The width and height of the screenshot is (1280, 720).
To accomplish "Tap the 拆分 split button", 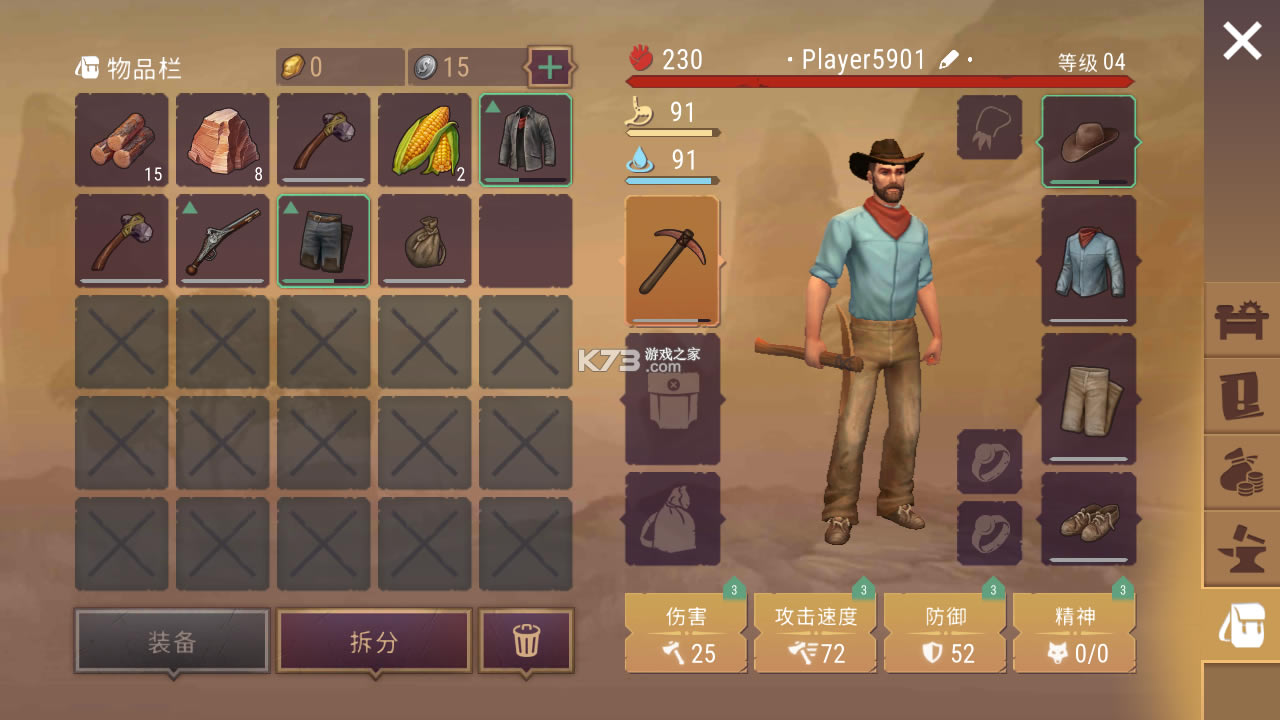I will coord(374,640).
